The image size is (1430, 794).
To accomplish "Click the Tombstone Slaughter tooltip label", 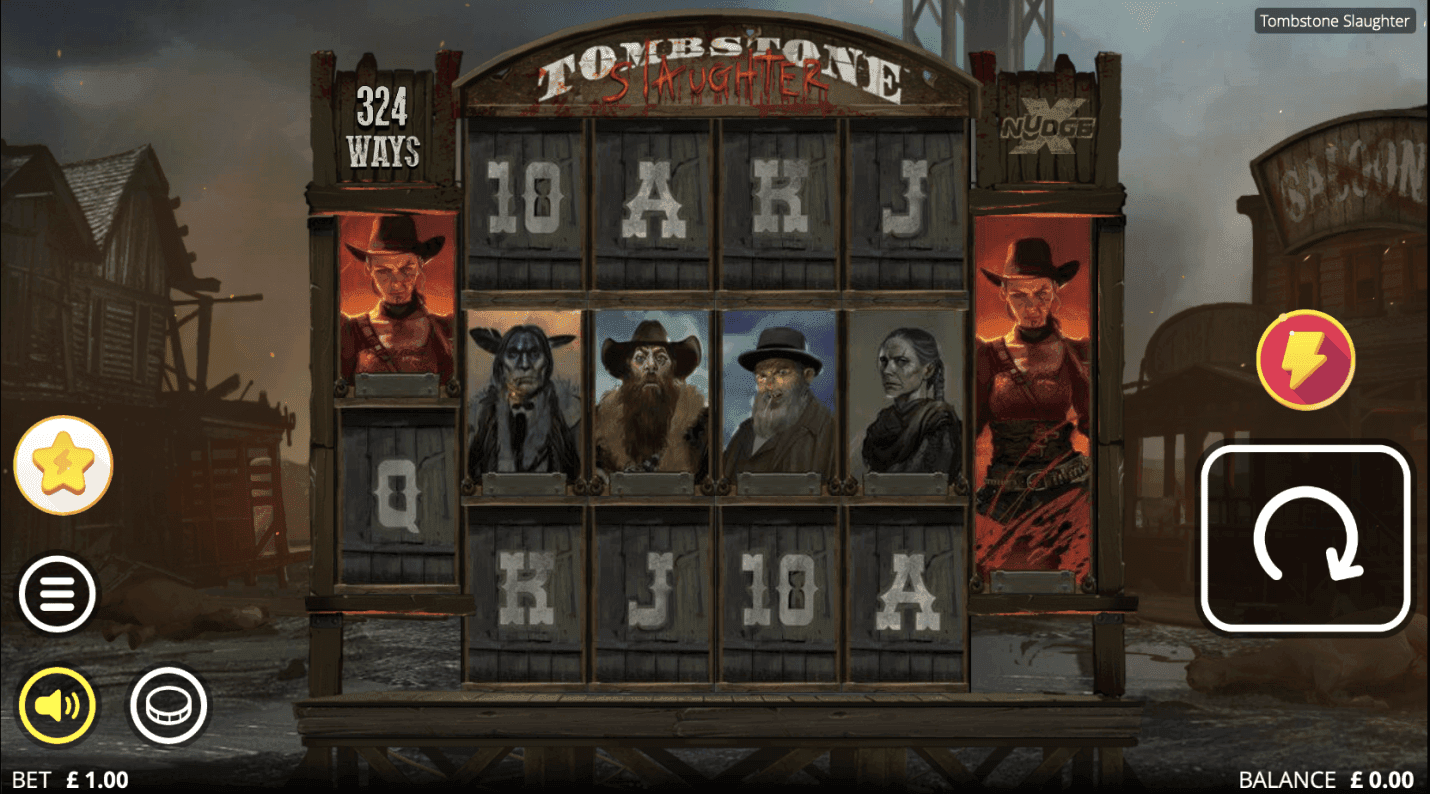I will click(1334, 20).
